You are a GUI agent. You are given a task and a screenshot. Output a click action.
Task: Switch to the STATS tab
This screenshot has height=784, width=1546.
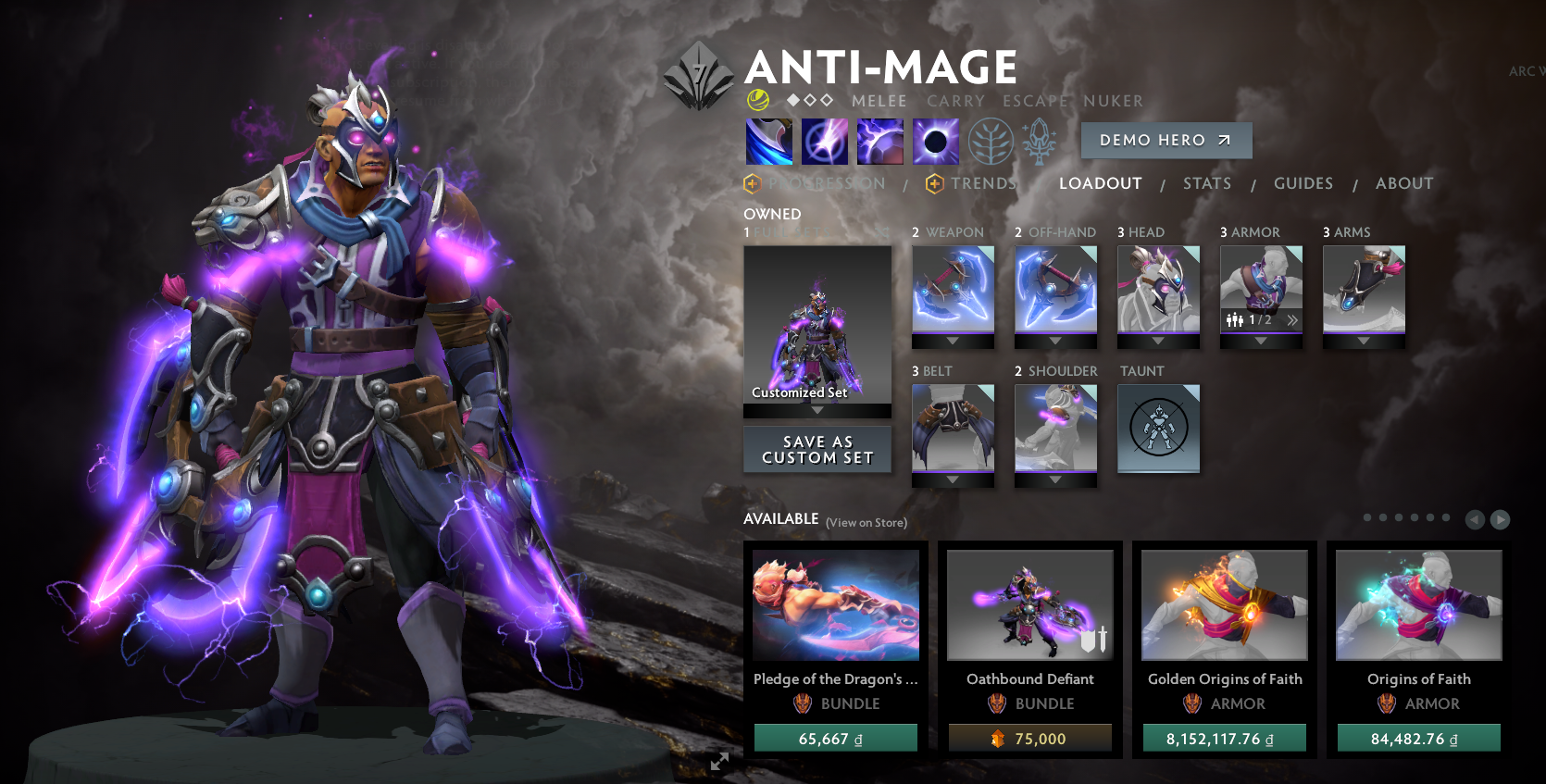point(1206,182)
